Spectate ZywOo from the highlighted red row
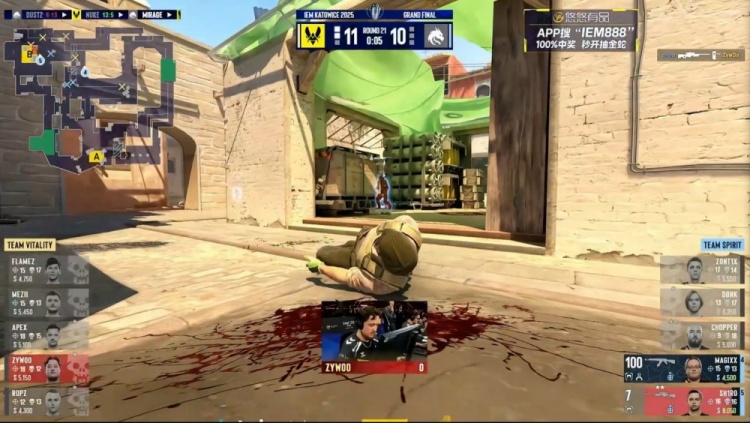The height and width of the screenshot is (423, 750). [x=45, y=369]
